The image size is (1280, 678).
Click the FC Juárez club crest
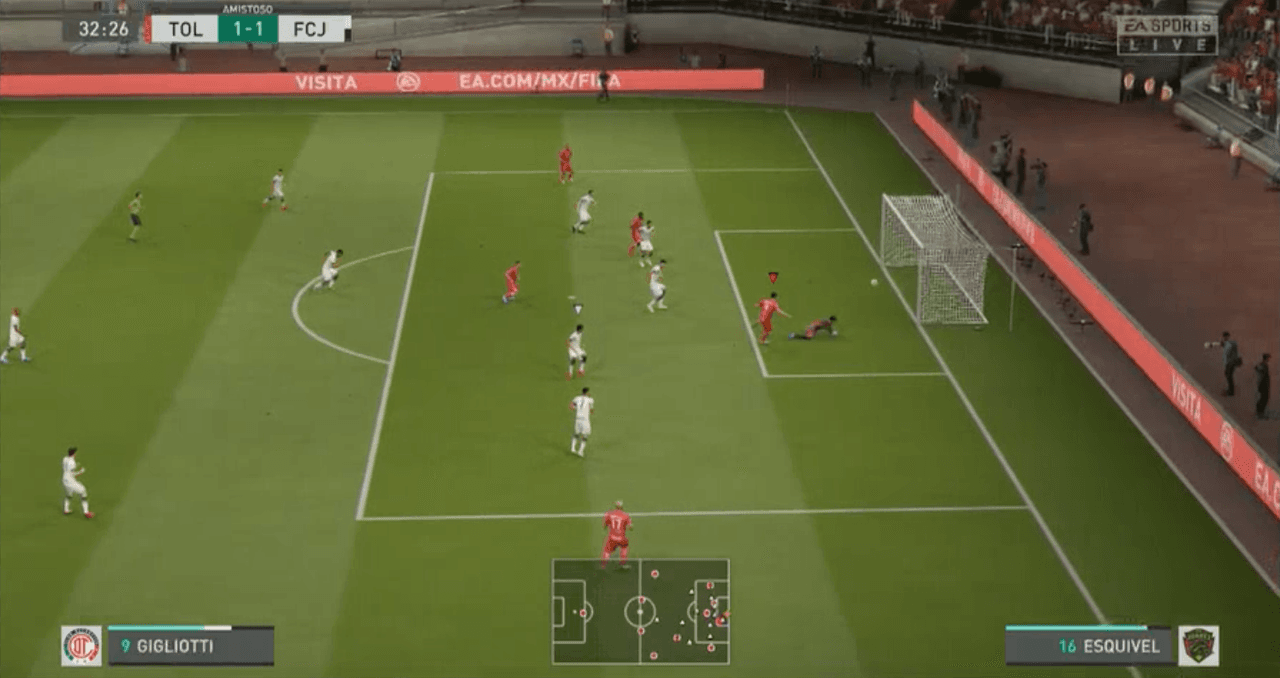point(1198,646)
